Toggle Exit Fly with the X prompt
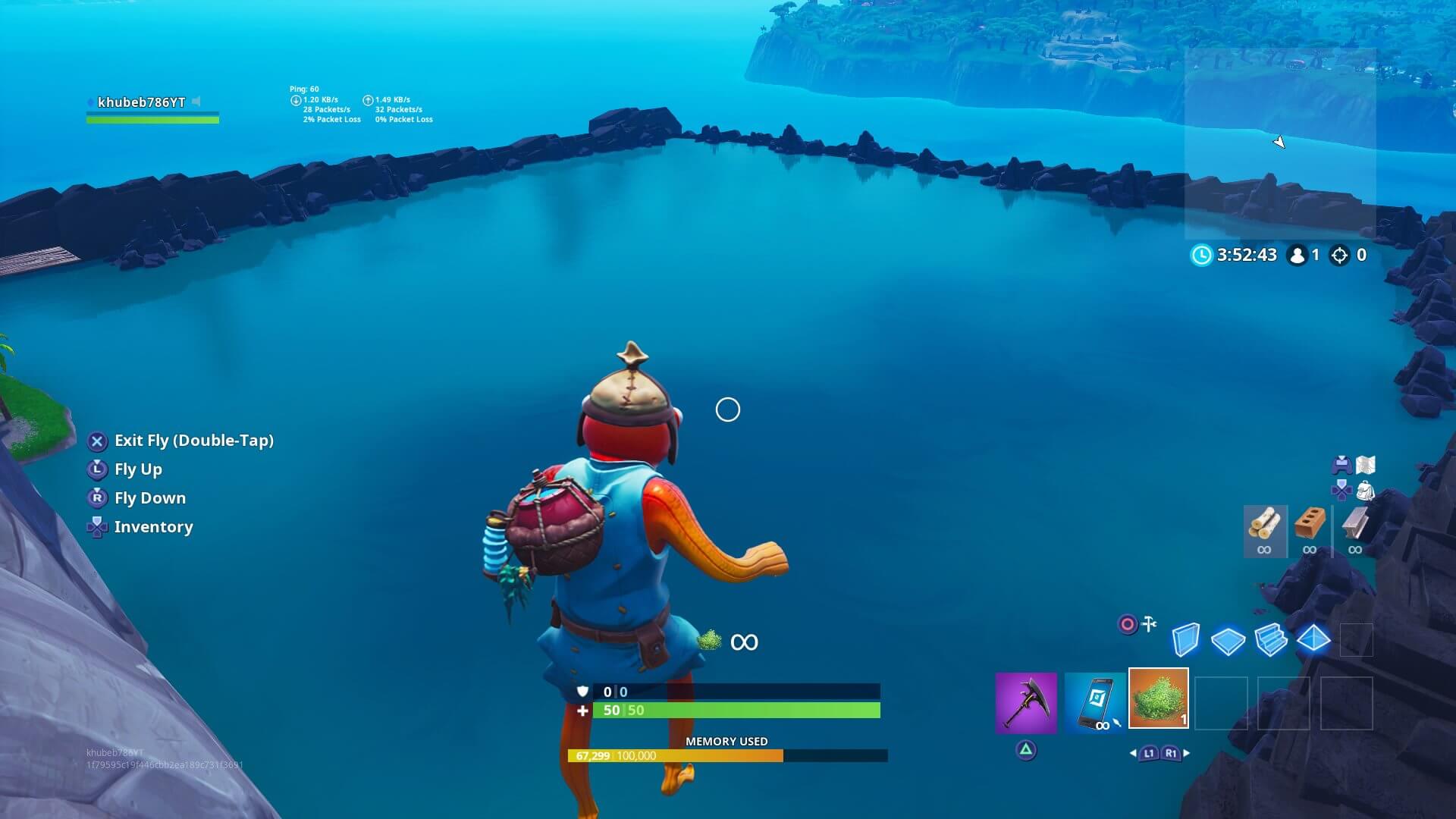 pyautogui.click(x=96, y=441)
